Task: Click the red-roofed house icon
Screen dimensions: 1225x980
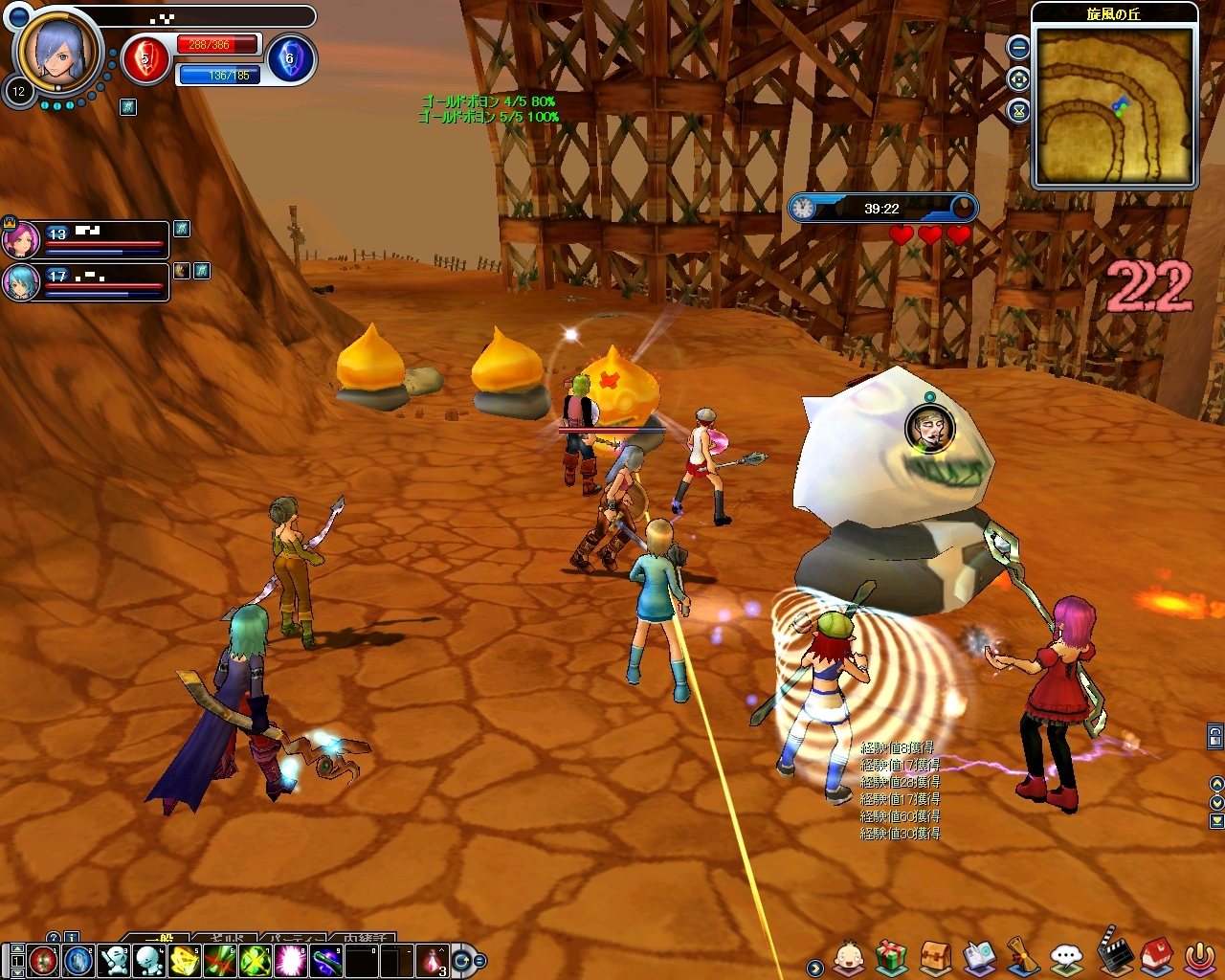Action: [x=1156, y=956]
